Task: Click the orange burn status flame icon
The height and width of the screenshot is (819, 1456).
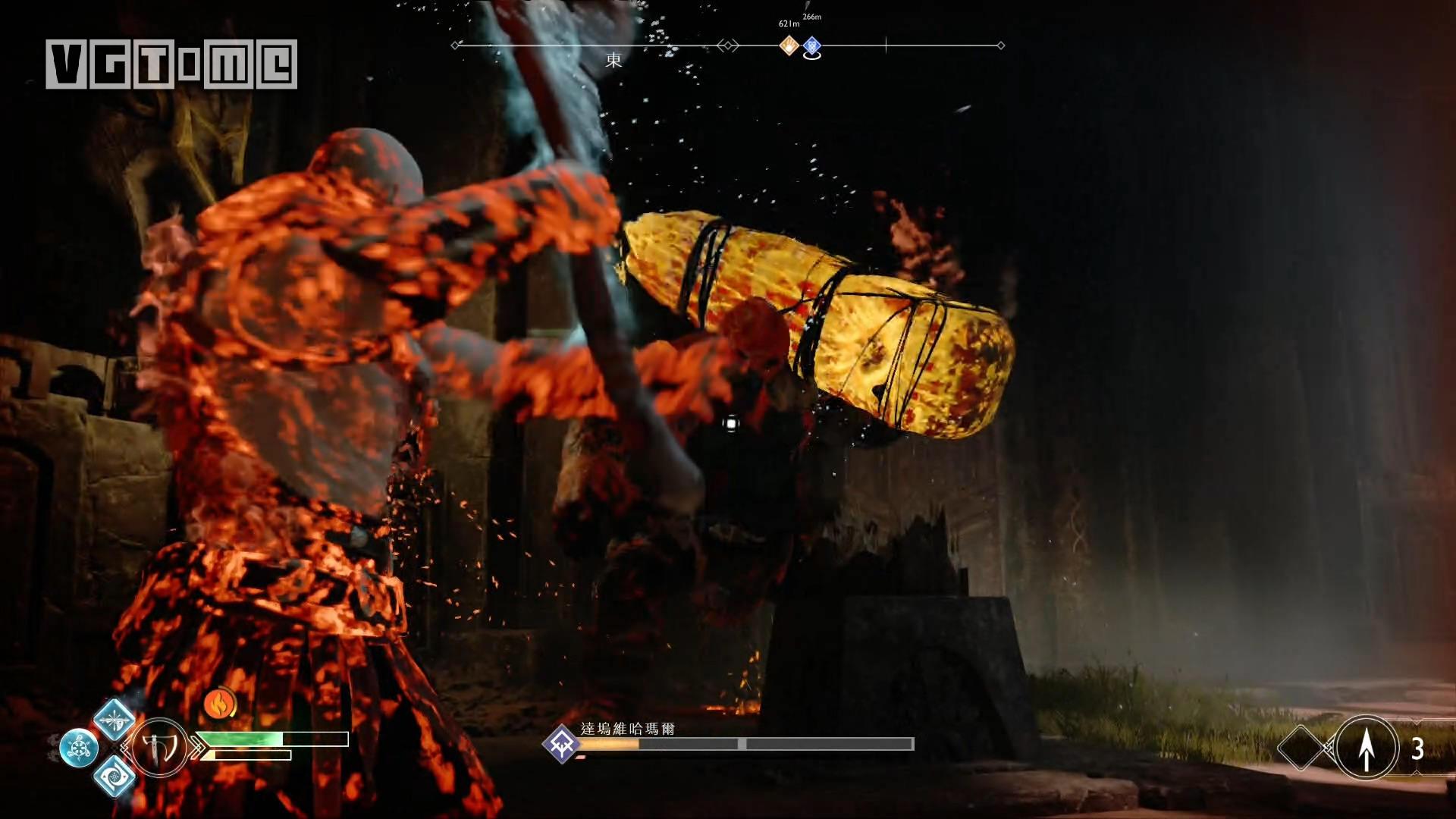Action: click(219, 704)
